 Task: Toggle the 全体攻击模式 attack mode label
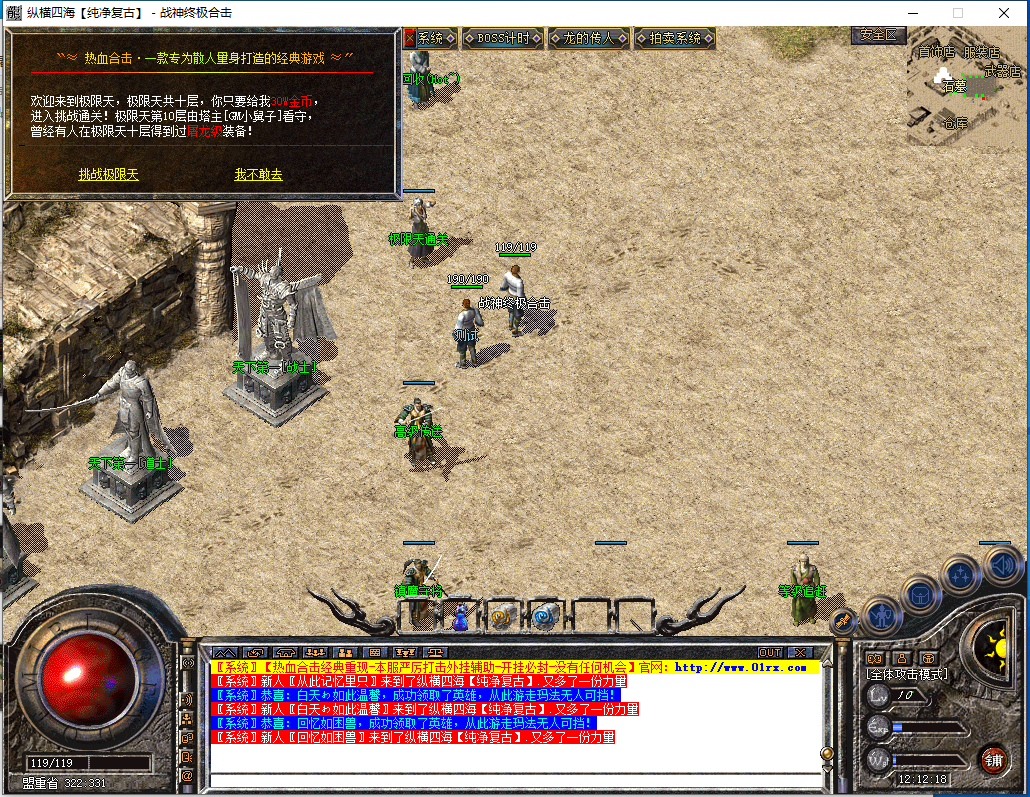tap(907, 675)
